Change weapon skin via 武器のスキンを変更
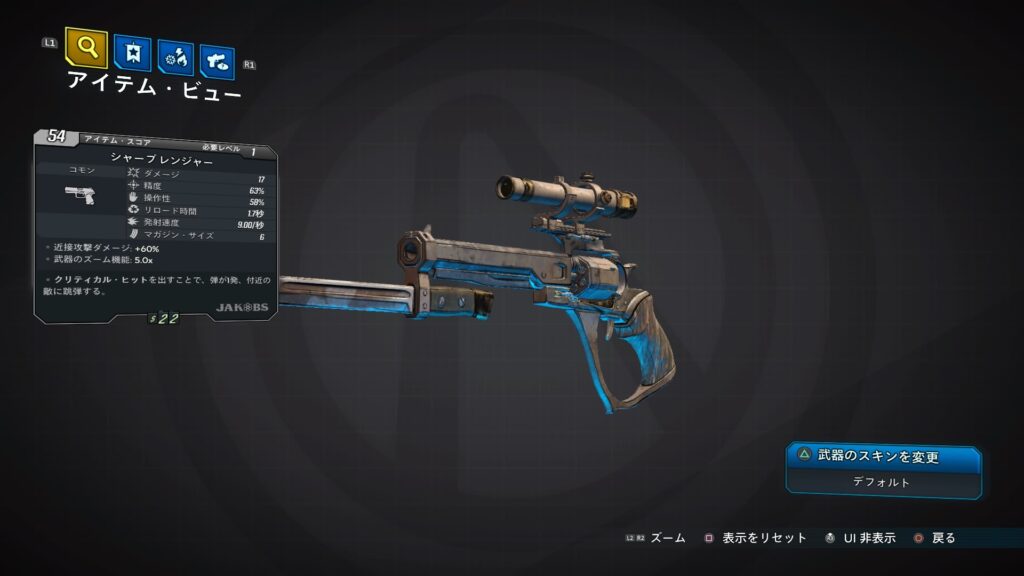Image resolution: width=1024 pixels, height=576 pixels. click(883, 457)
